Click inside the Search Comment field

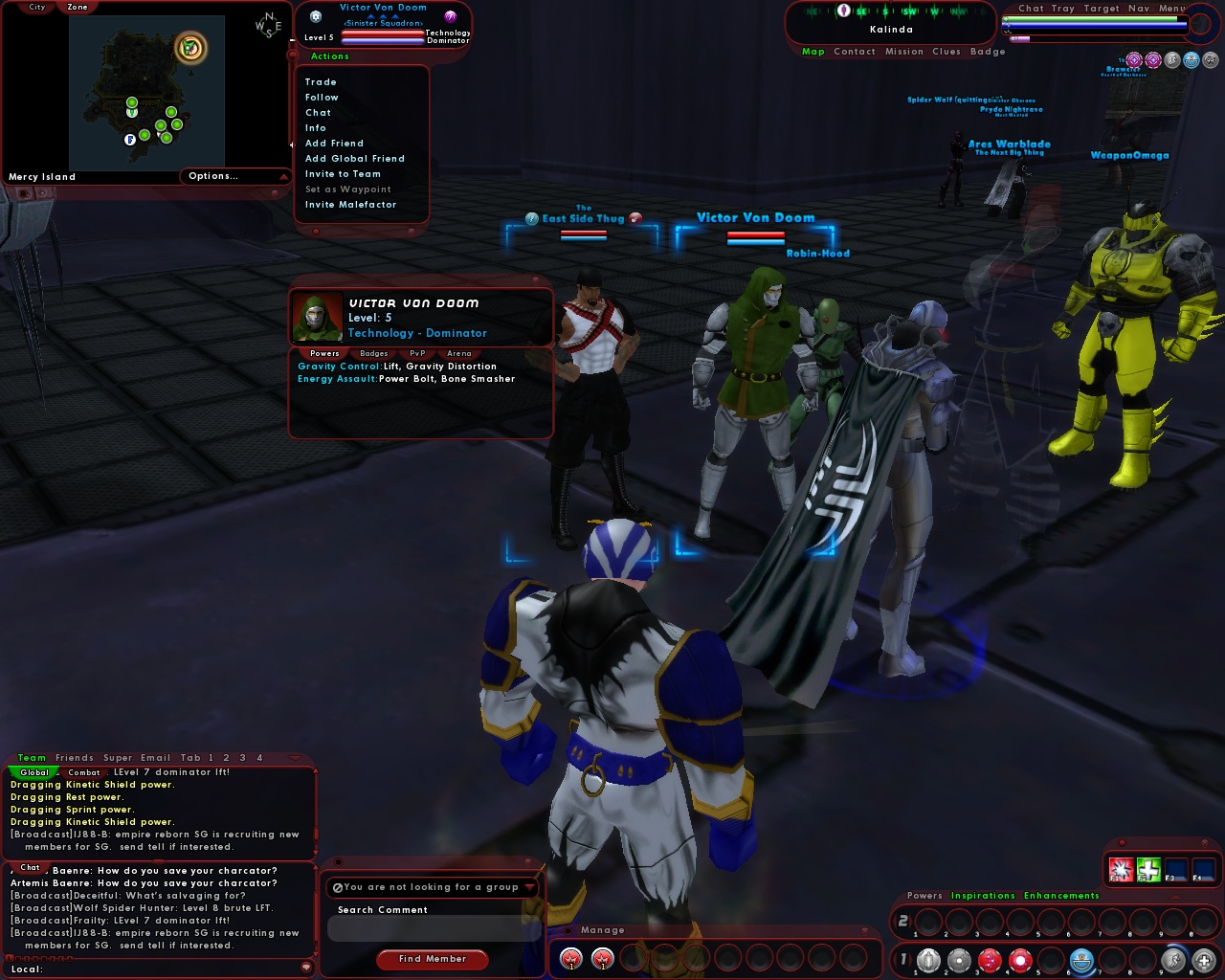click(x=433, y=926)
